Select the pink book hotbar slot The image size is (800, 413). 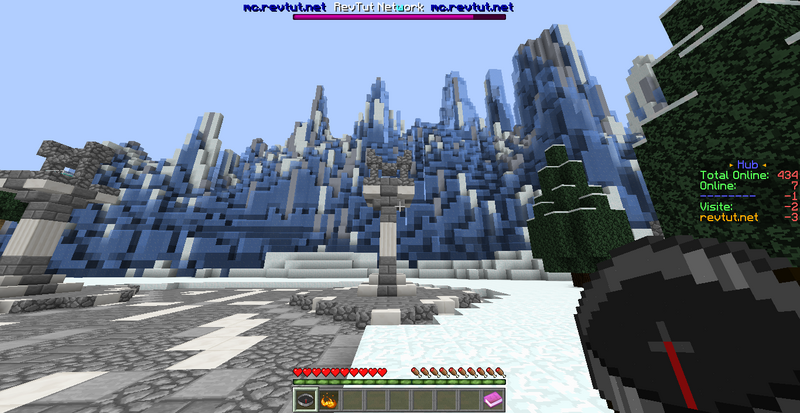click(x=495, y=401)
